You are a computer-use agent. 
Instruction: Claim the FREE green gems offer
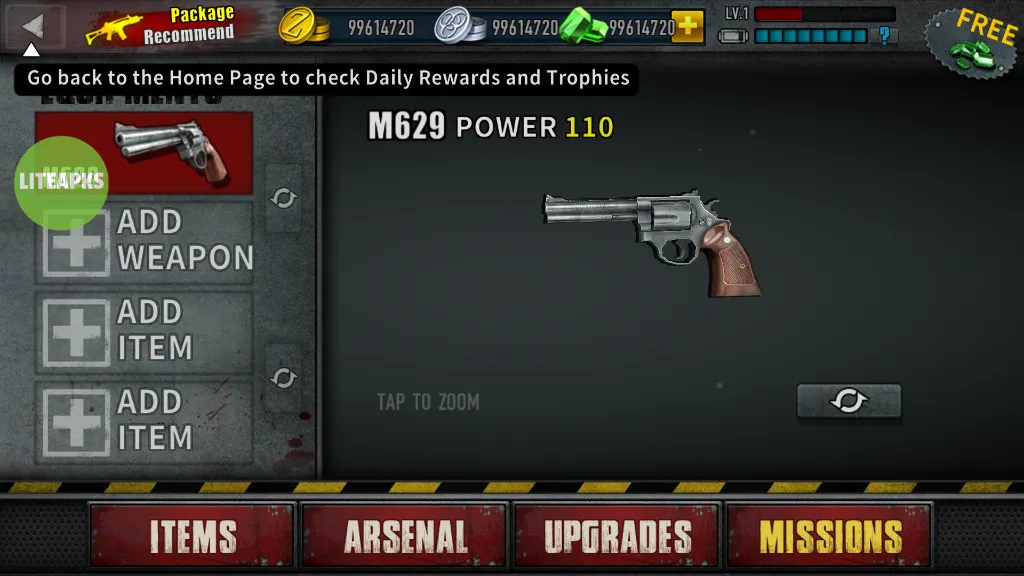[971, 41]
